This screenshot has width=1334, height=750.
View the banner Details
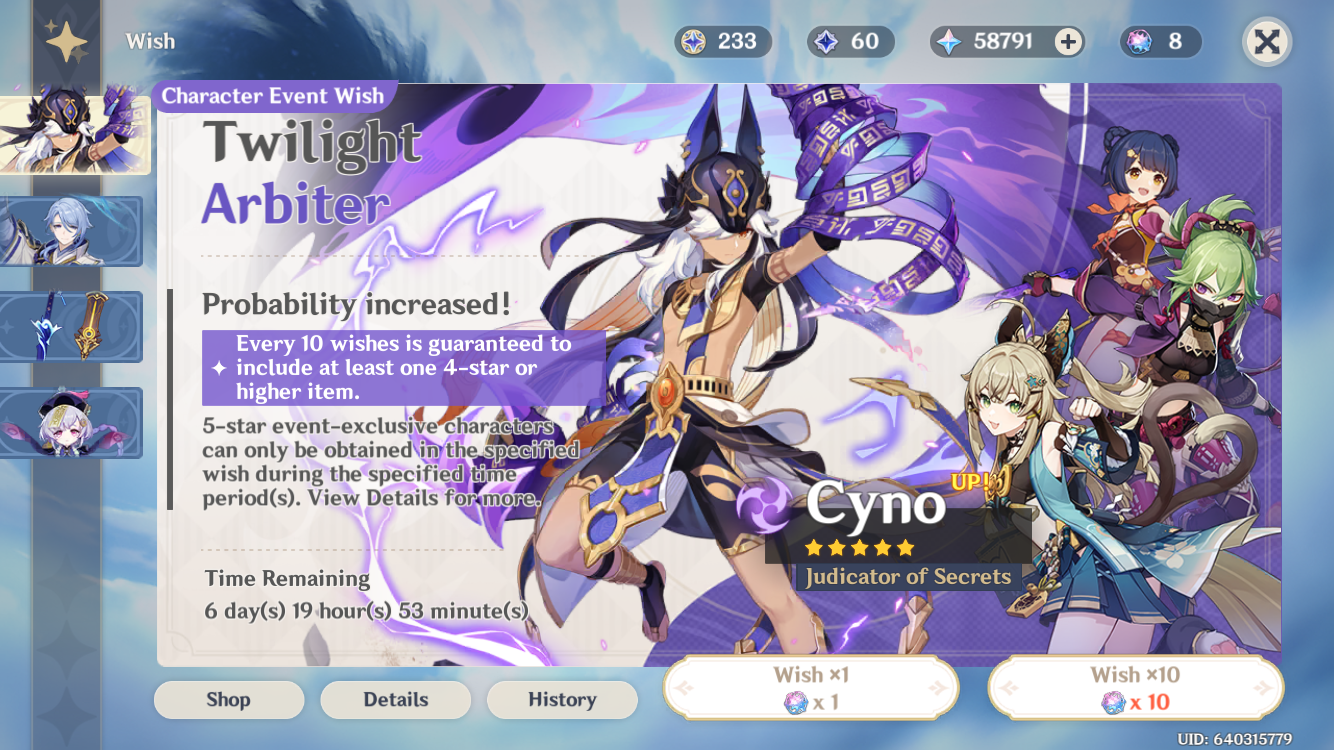pyautogui.click(x=395, y=699)
